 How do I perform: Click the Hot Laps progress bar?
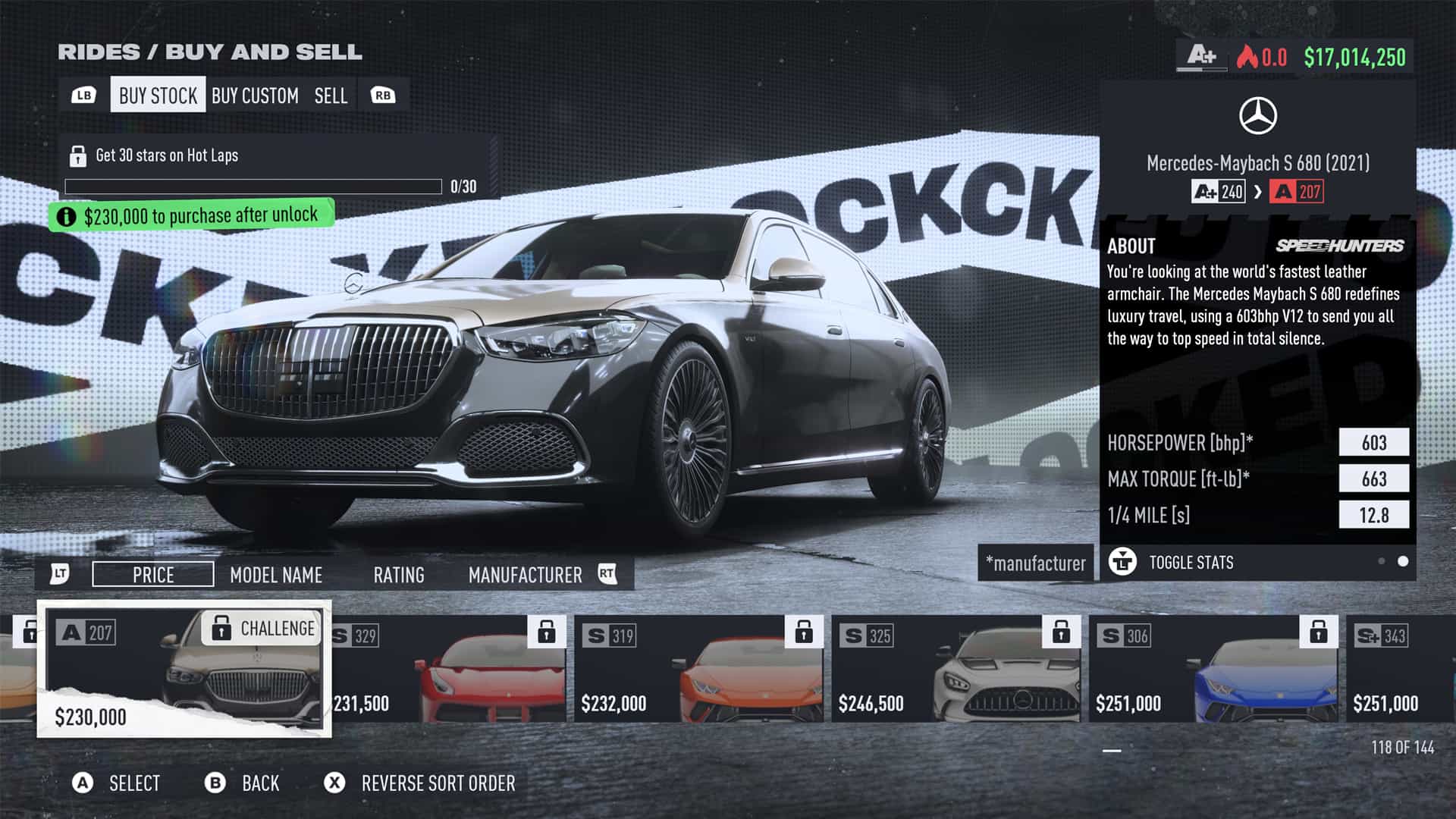[x=254, y=186]
